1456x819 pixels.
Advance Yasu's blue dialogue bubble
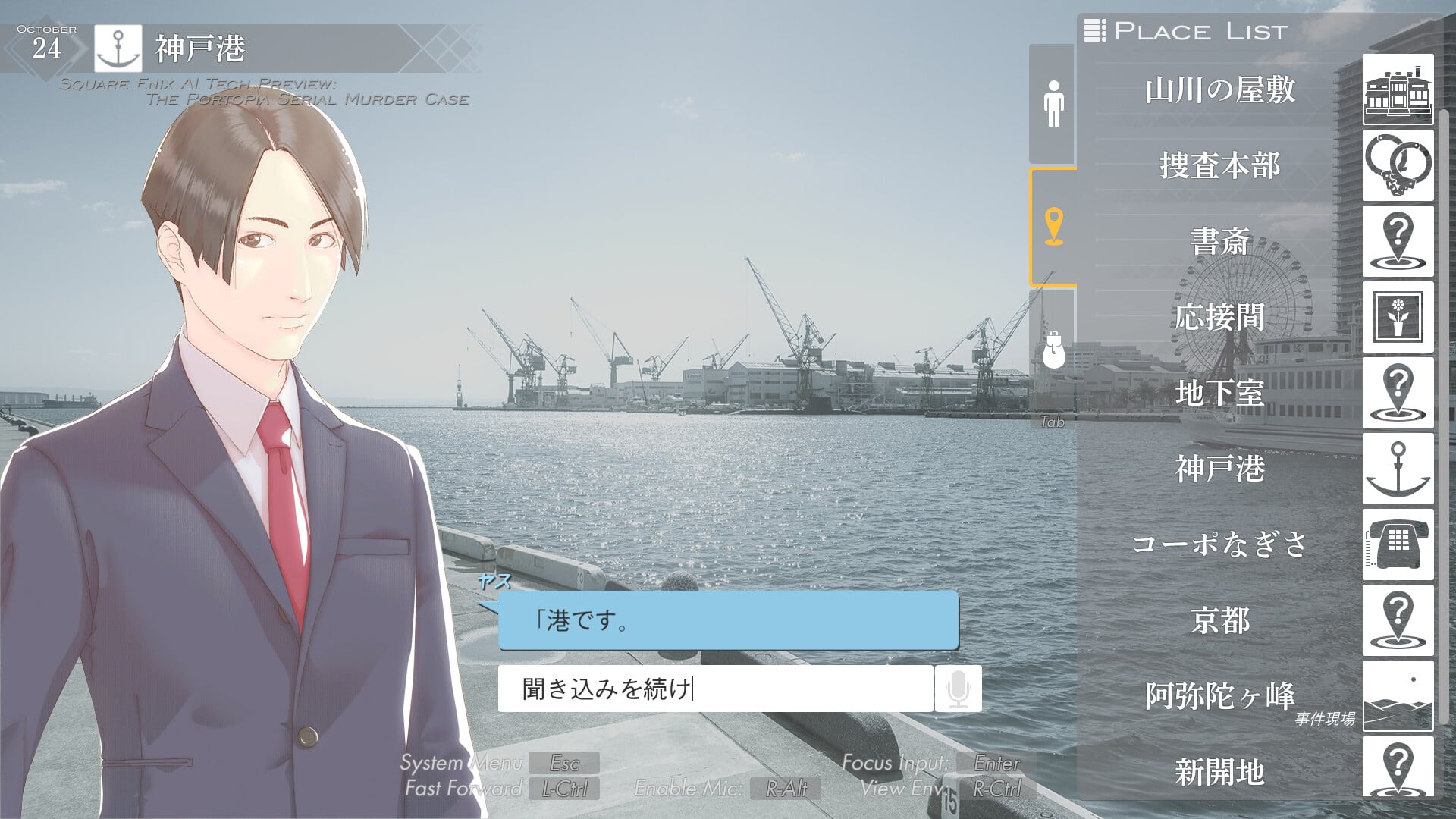(728, 621)
